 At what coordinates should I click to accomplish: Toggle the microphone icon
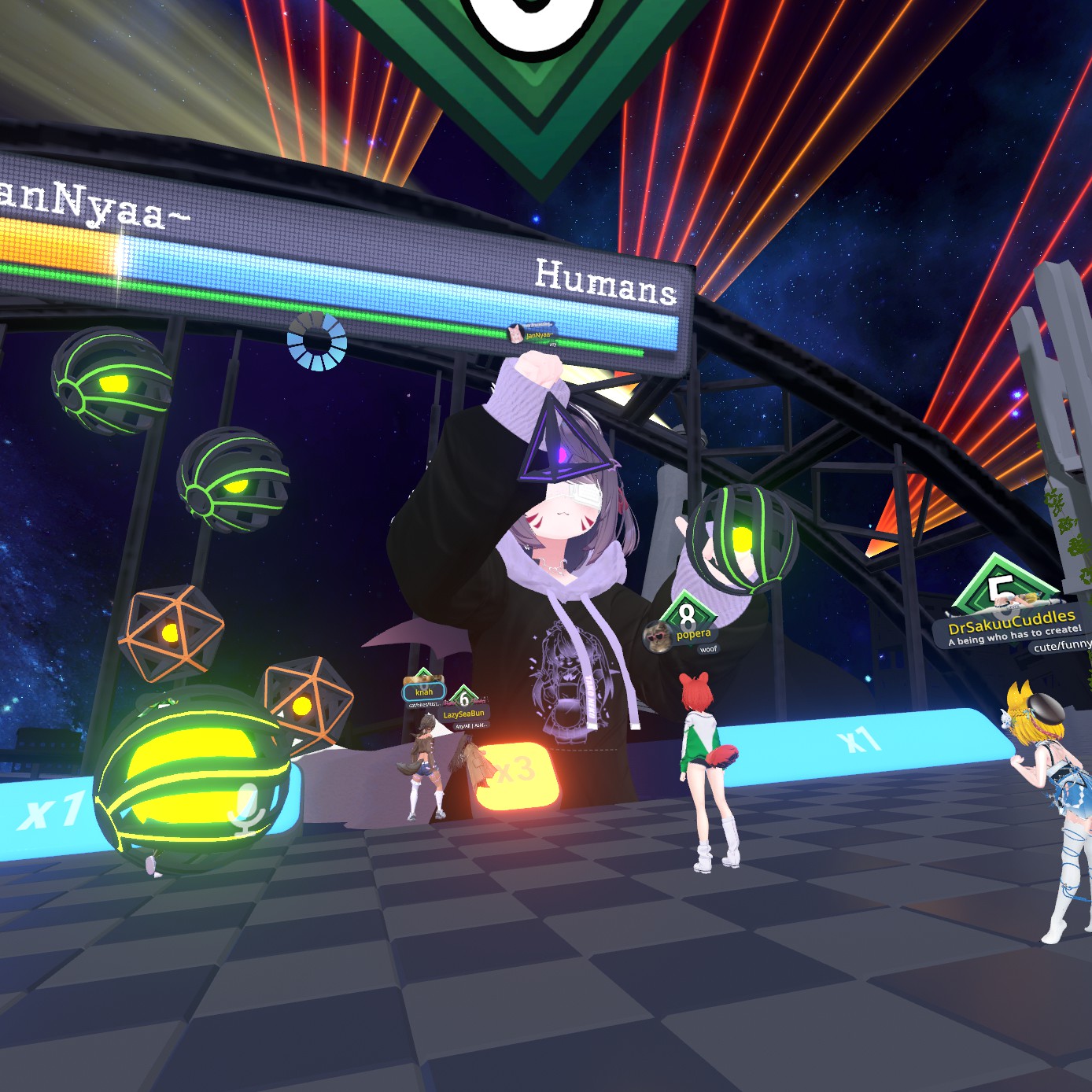tap(247, 808)
